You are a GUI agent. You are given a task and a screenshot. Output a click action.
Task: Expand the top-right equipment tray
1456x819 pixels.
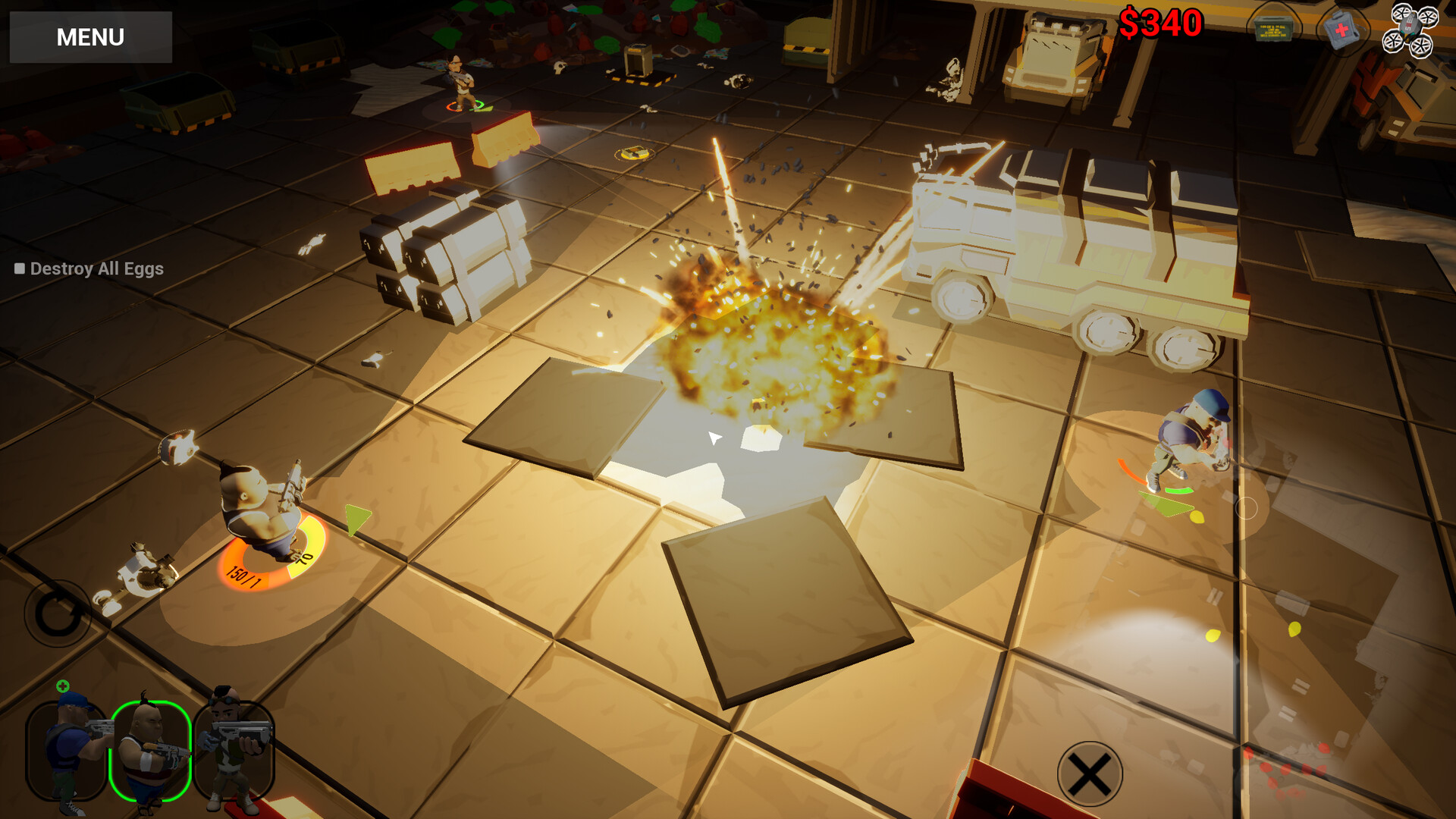click(x=1341, y=30)
